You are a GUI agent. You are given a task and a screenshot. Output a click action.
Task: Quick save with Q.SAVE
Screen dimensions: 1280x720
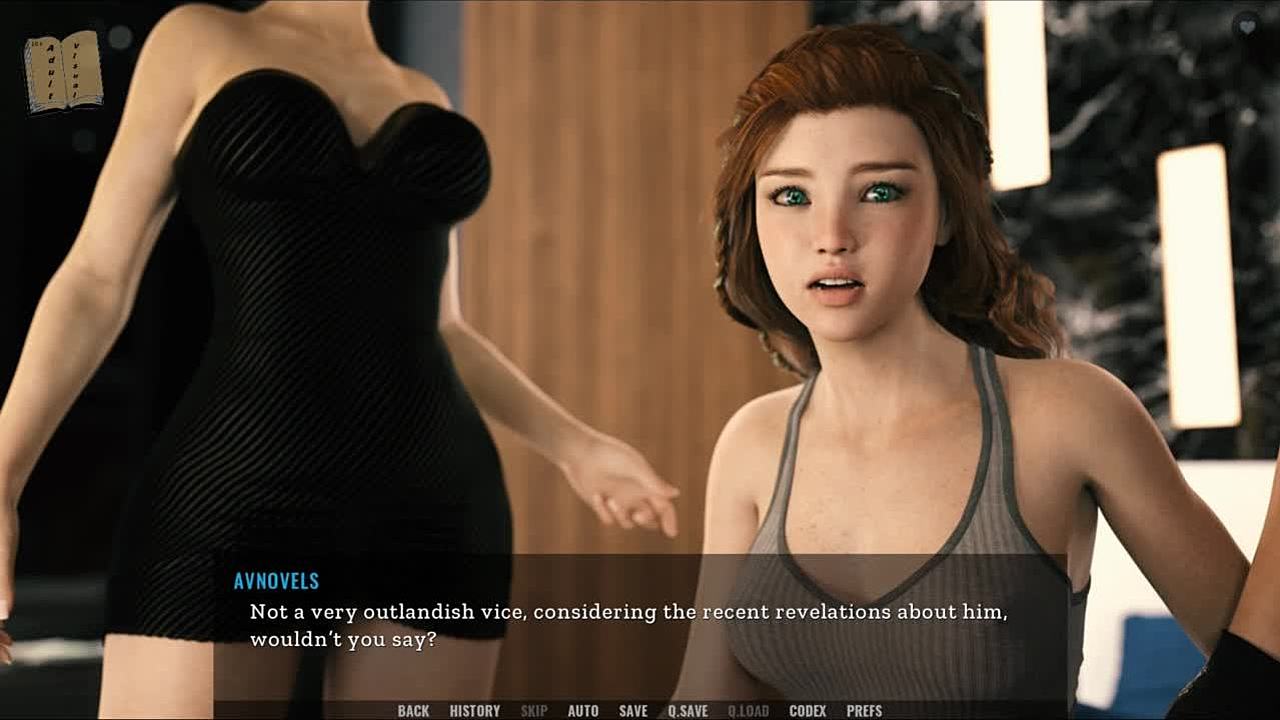tap(688, 711)
